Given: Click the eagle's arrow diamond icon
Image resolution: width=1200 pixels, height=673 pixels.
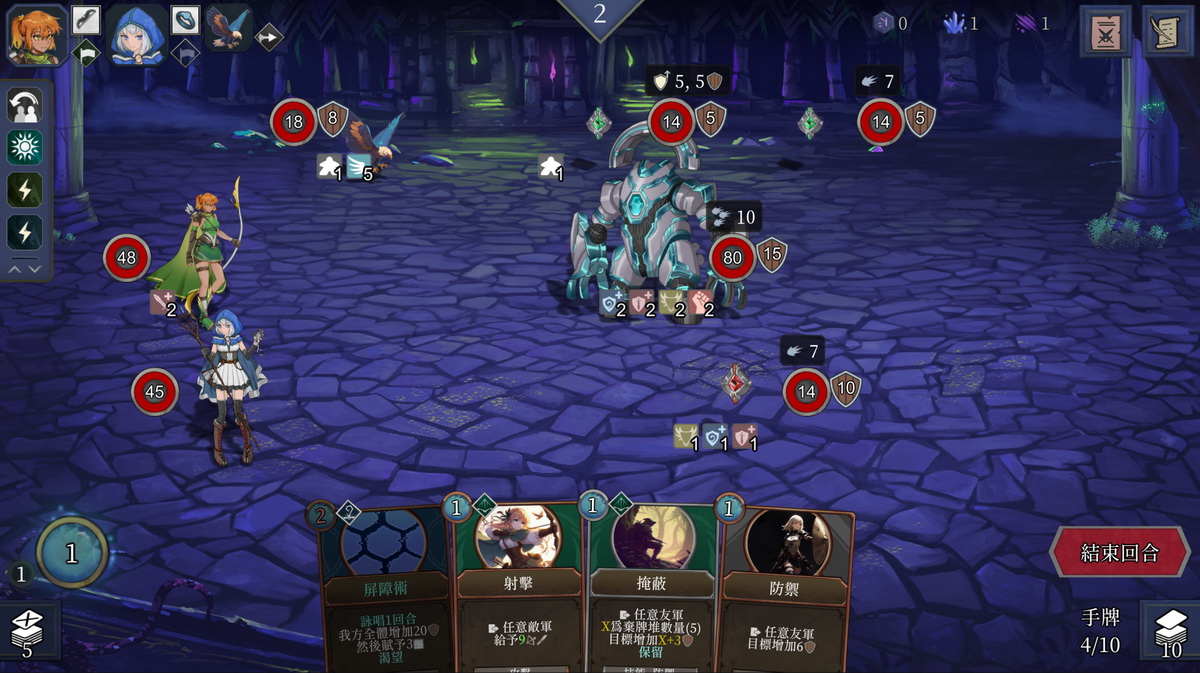Looking at the screenshot, I should [x=269, y=37].
